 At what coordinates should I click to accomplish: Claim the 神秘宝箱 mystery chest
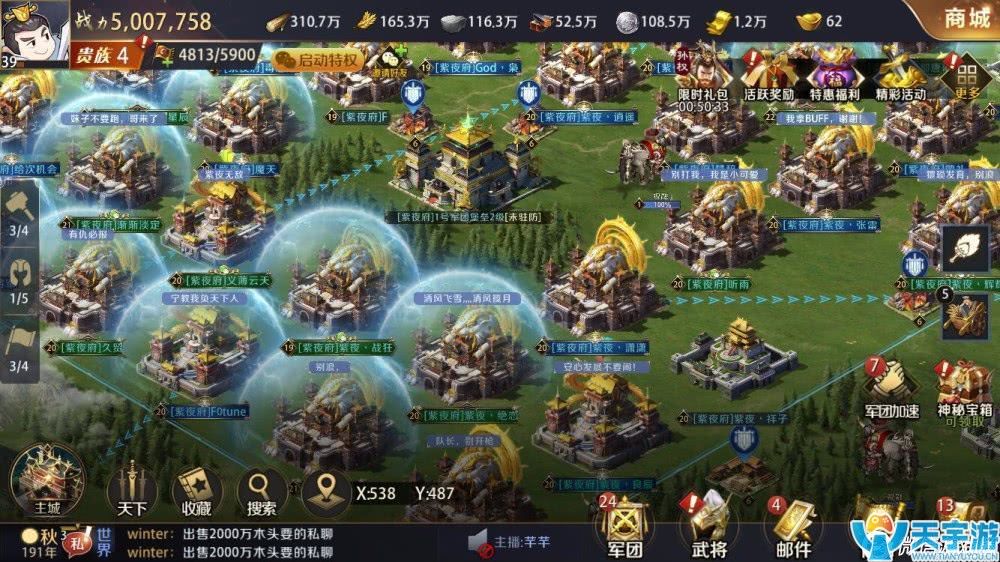point(964,390)
